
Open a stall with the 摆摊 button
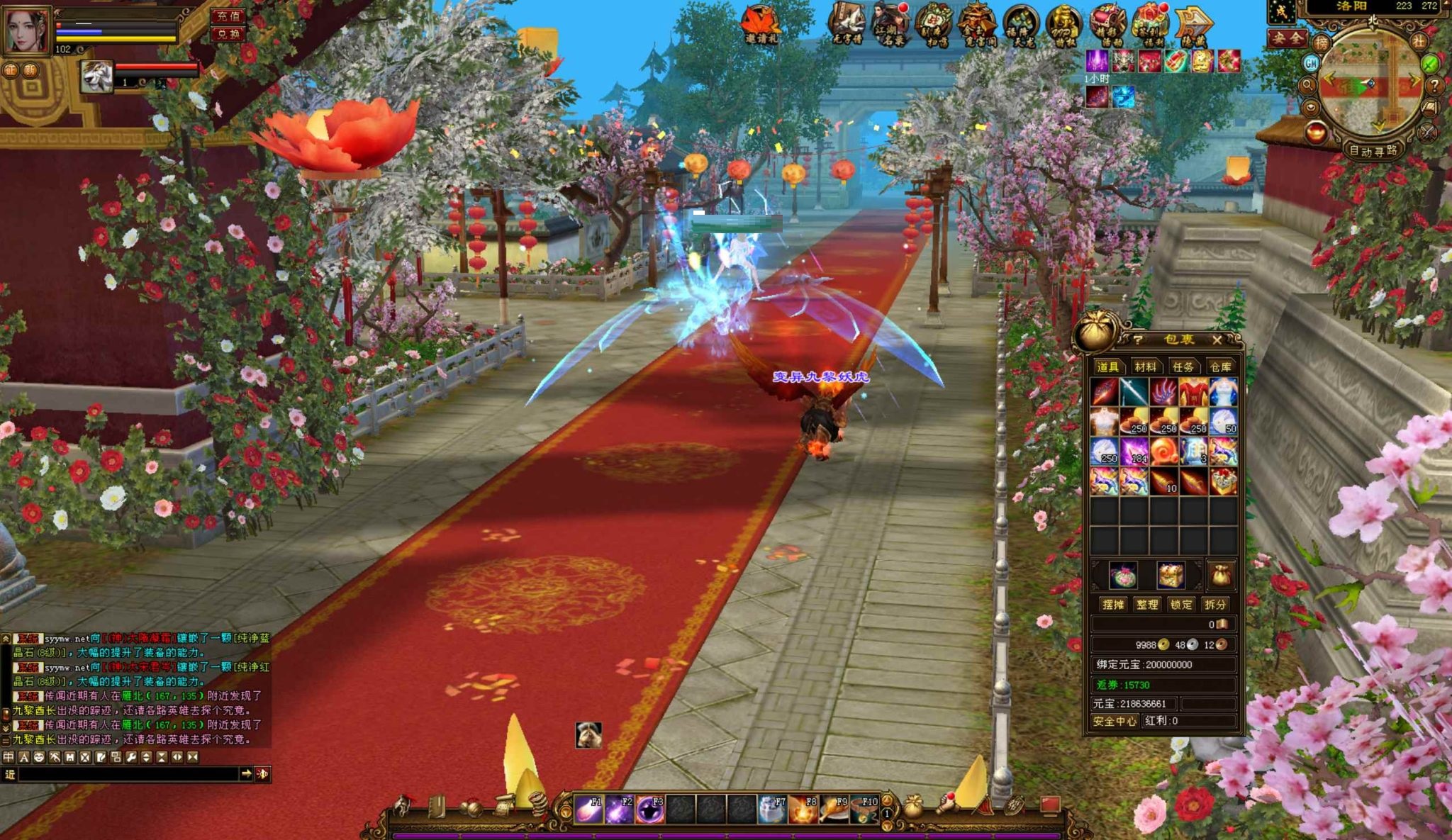1112,605
